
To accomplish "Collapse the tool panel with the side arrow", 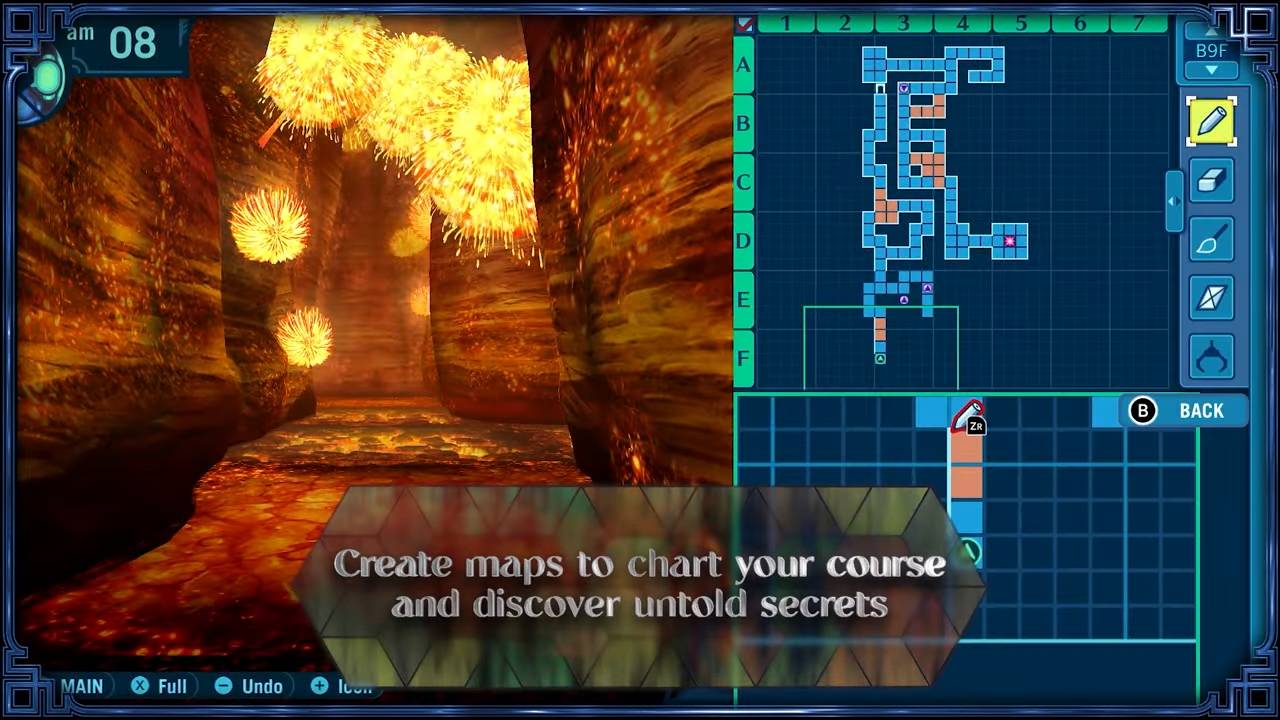I will (x=1172, y=199).
